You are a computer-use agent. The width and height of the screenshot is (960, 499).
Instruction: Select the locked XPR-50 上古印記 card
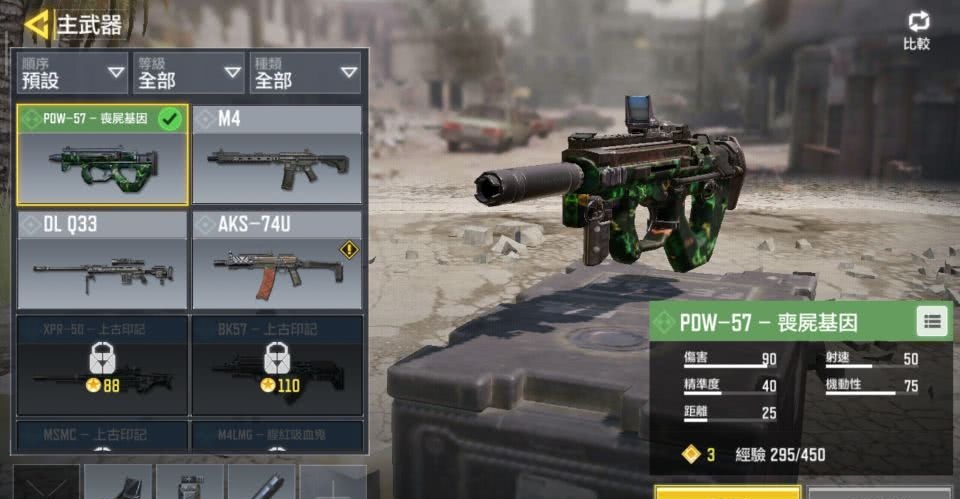[x=102, y=365]
